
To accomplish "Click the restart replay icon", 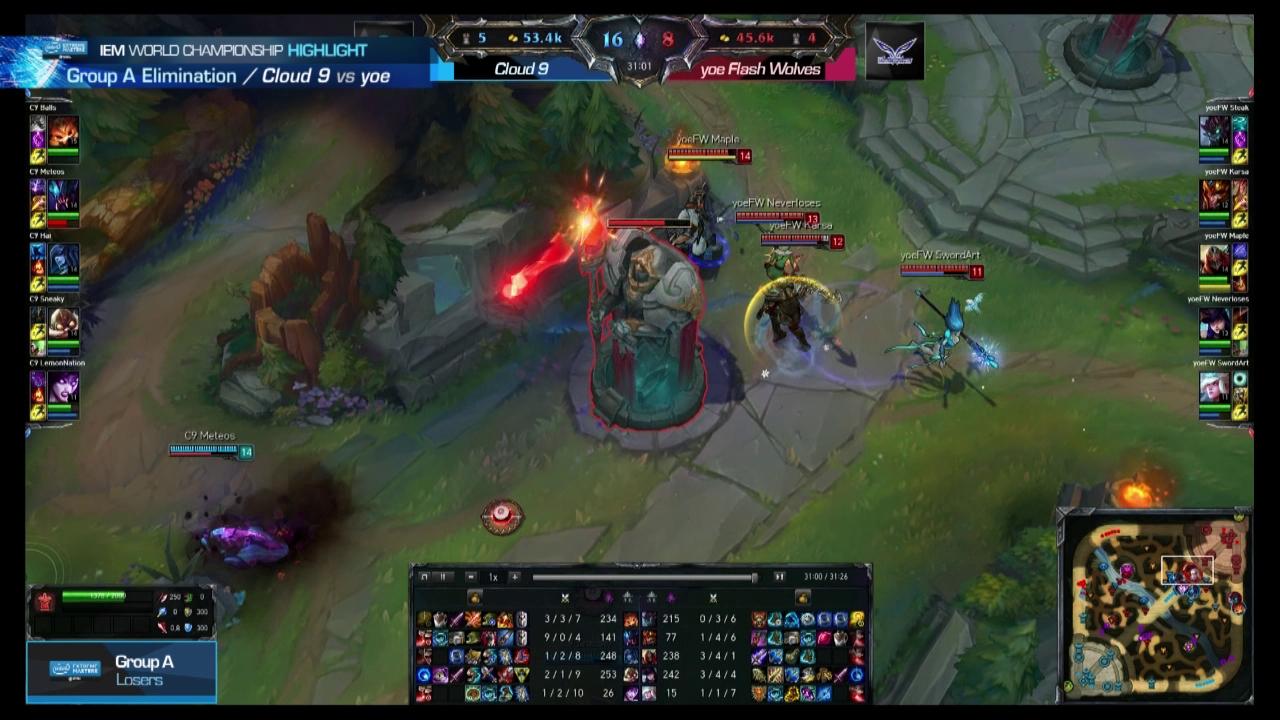I will coord(426,577).
